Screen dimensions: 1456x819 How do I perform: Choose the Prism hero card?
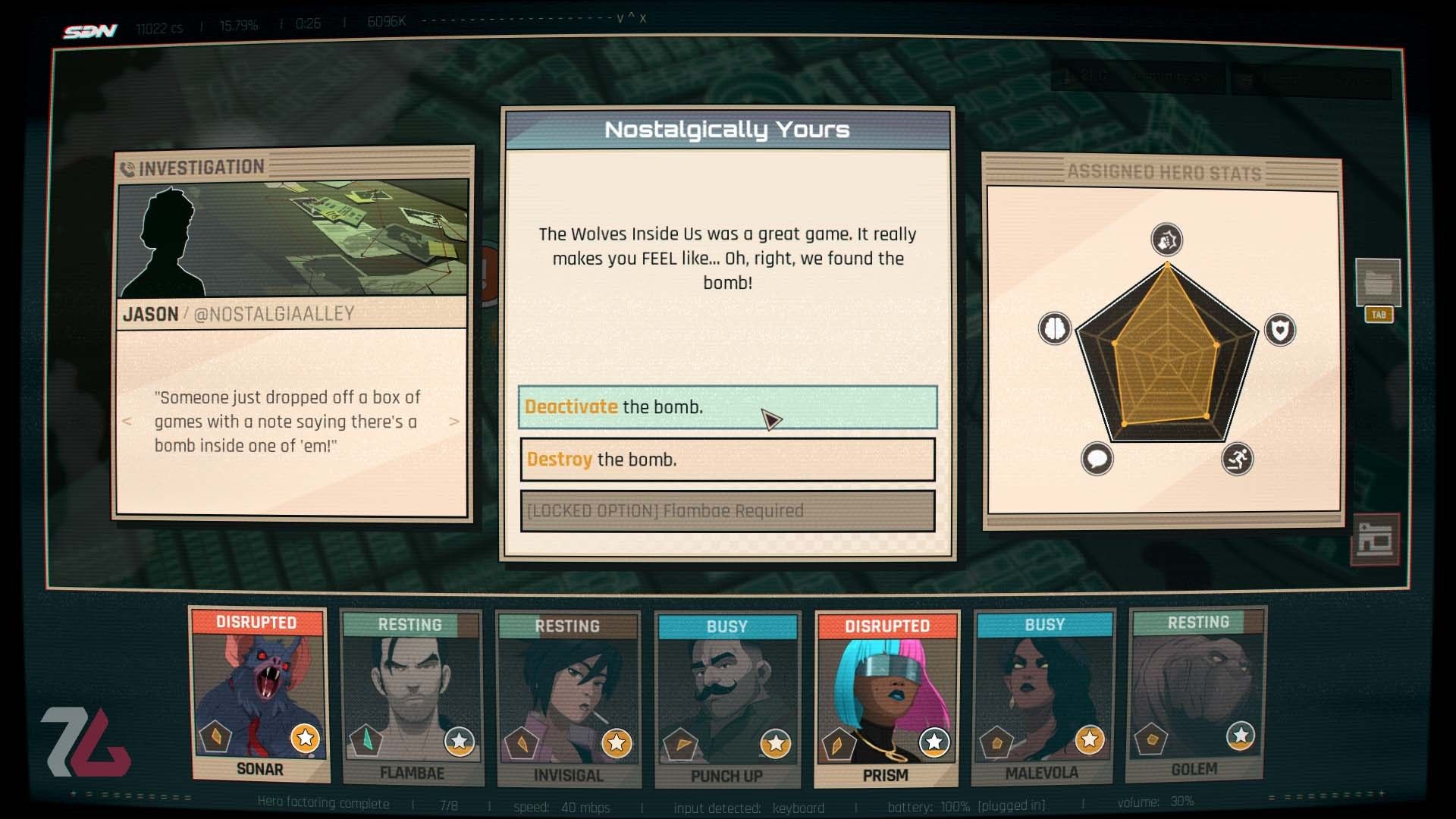coord(886,699)
